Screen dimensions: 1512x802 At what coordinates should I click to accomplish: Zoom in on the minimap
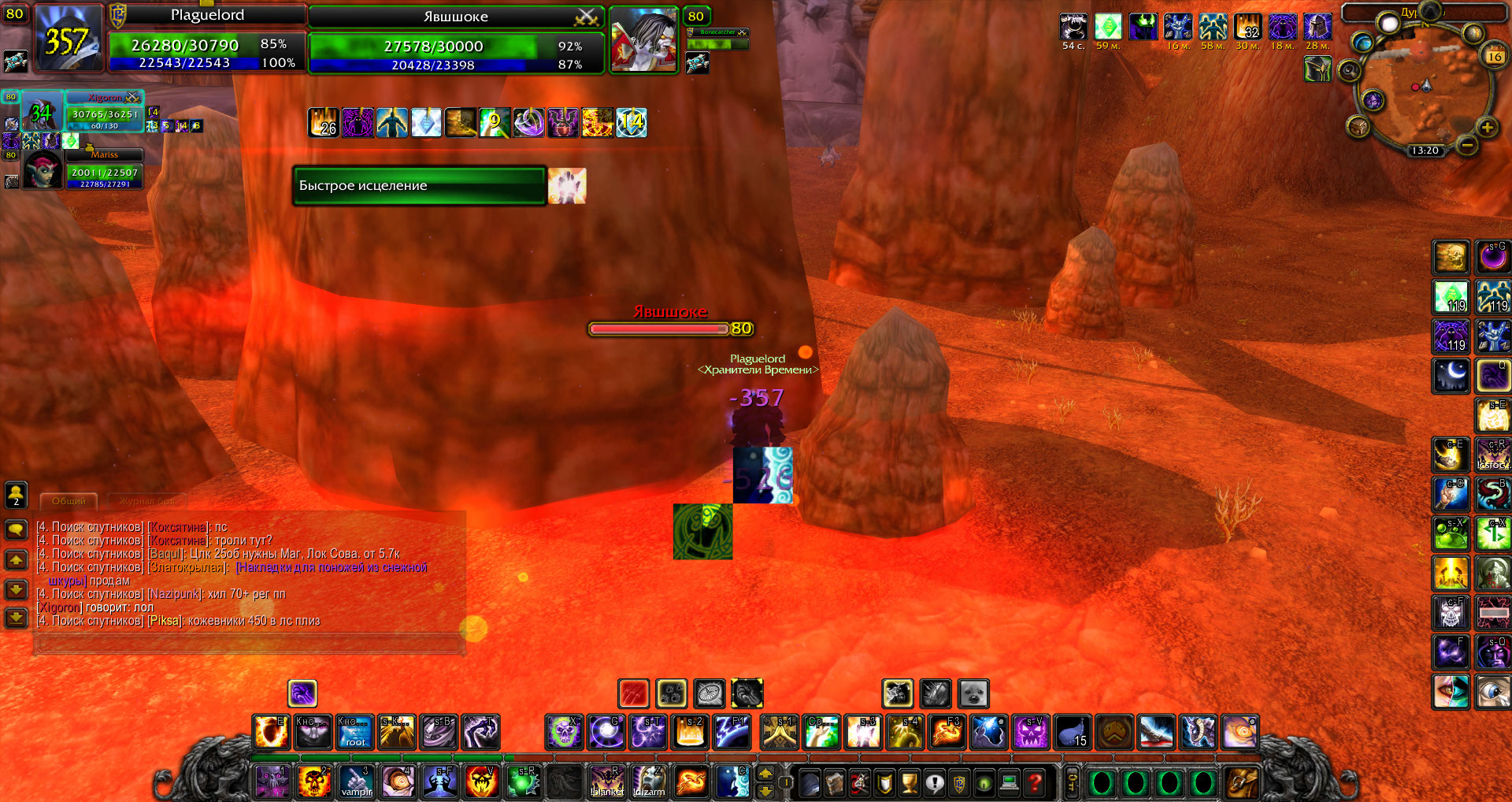(x=1487, y=128)
